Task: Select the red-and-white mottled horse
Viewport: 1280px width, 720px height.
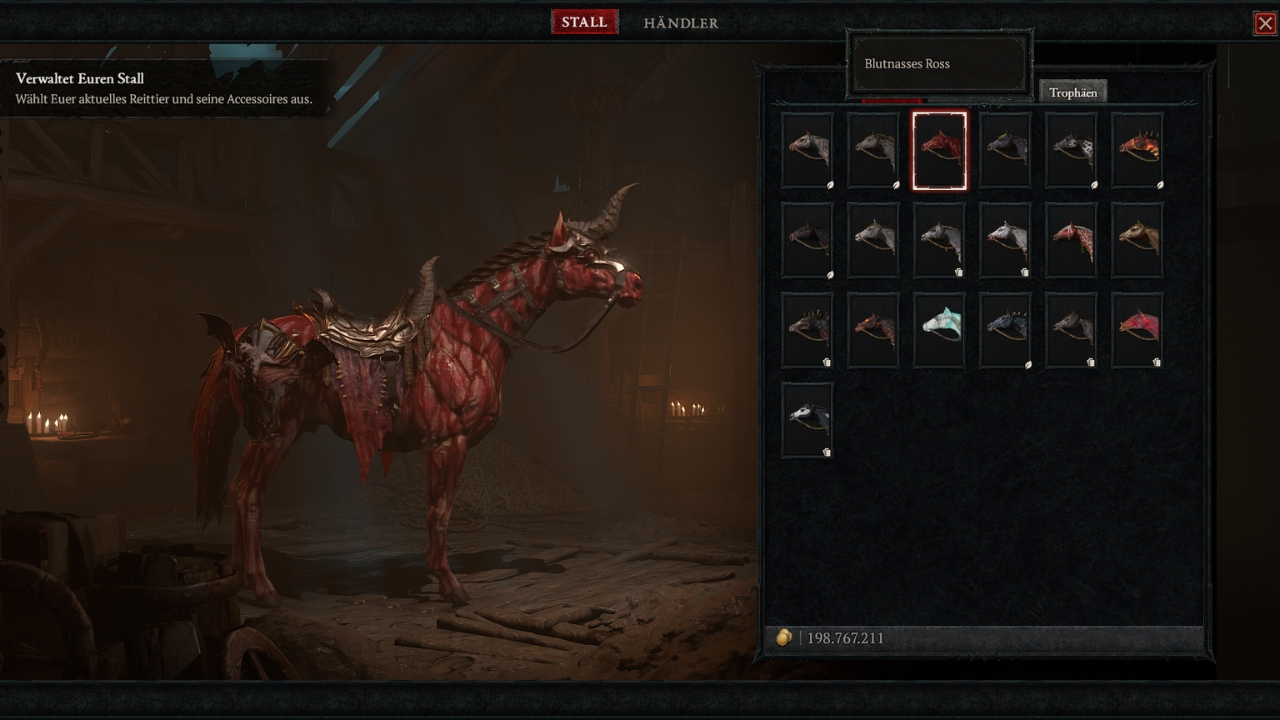Action: tap(1071, 240)
